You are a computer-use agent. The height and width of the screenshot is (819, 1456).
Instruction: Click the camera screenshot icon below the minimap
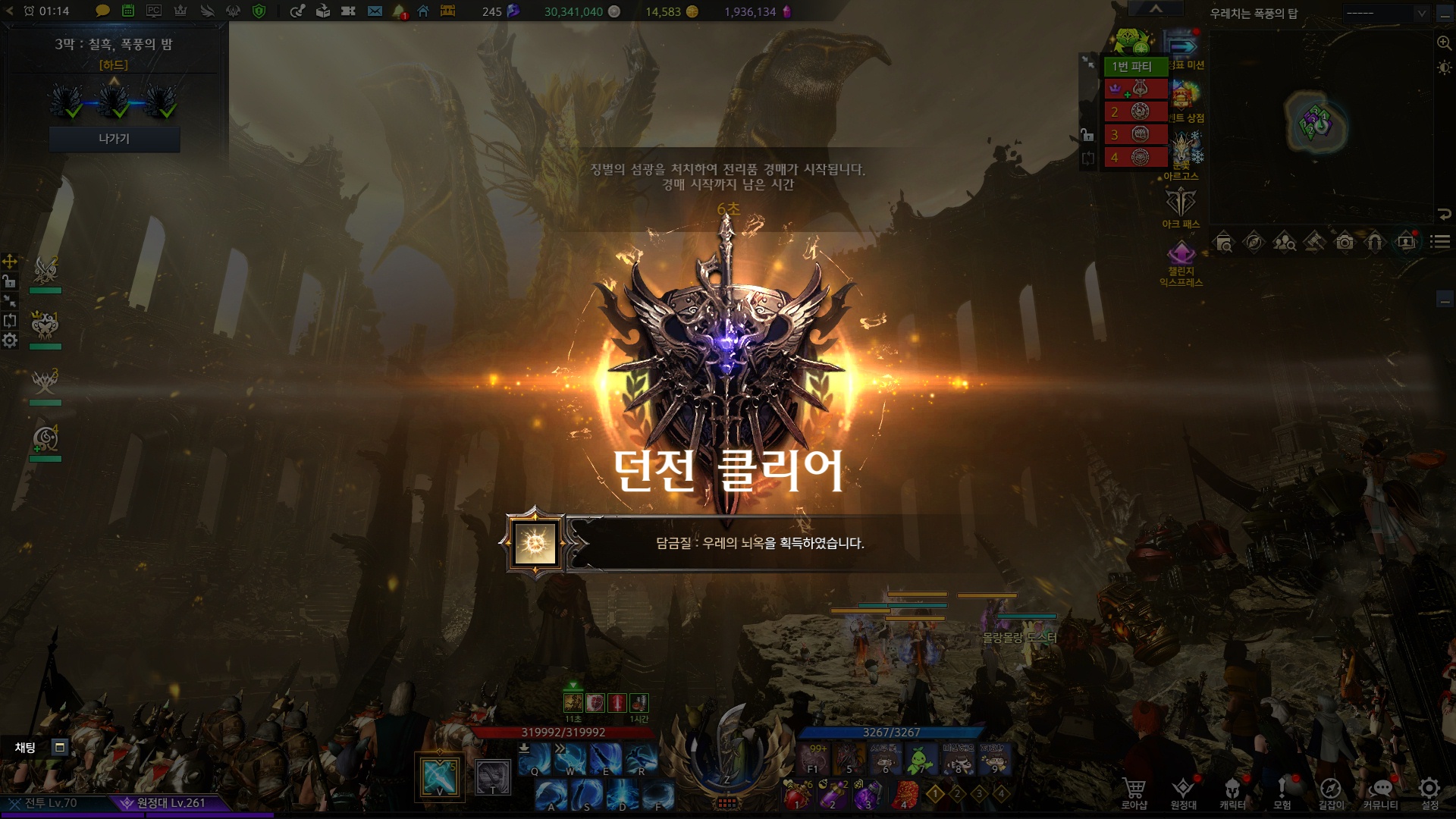(1345, 243)
